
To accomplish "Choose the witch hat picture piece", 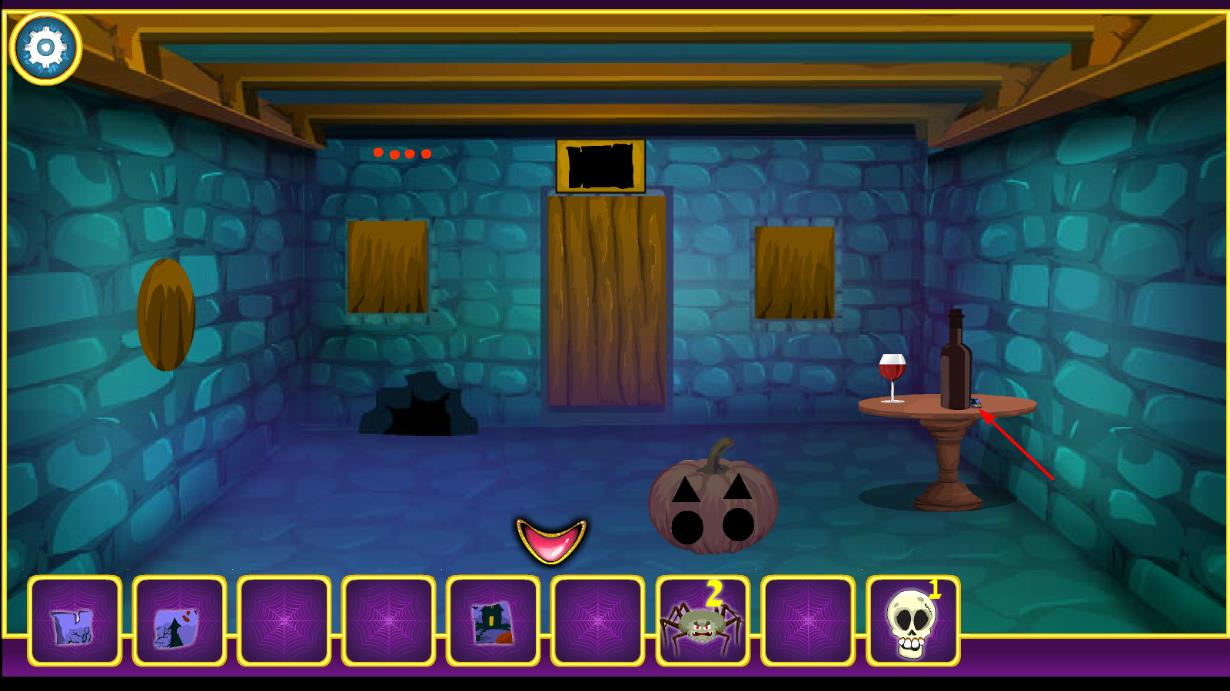I will pyautogui.click(x=179, y=622).
